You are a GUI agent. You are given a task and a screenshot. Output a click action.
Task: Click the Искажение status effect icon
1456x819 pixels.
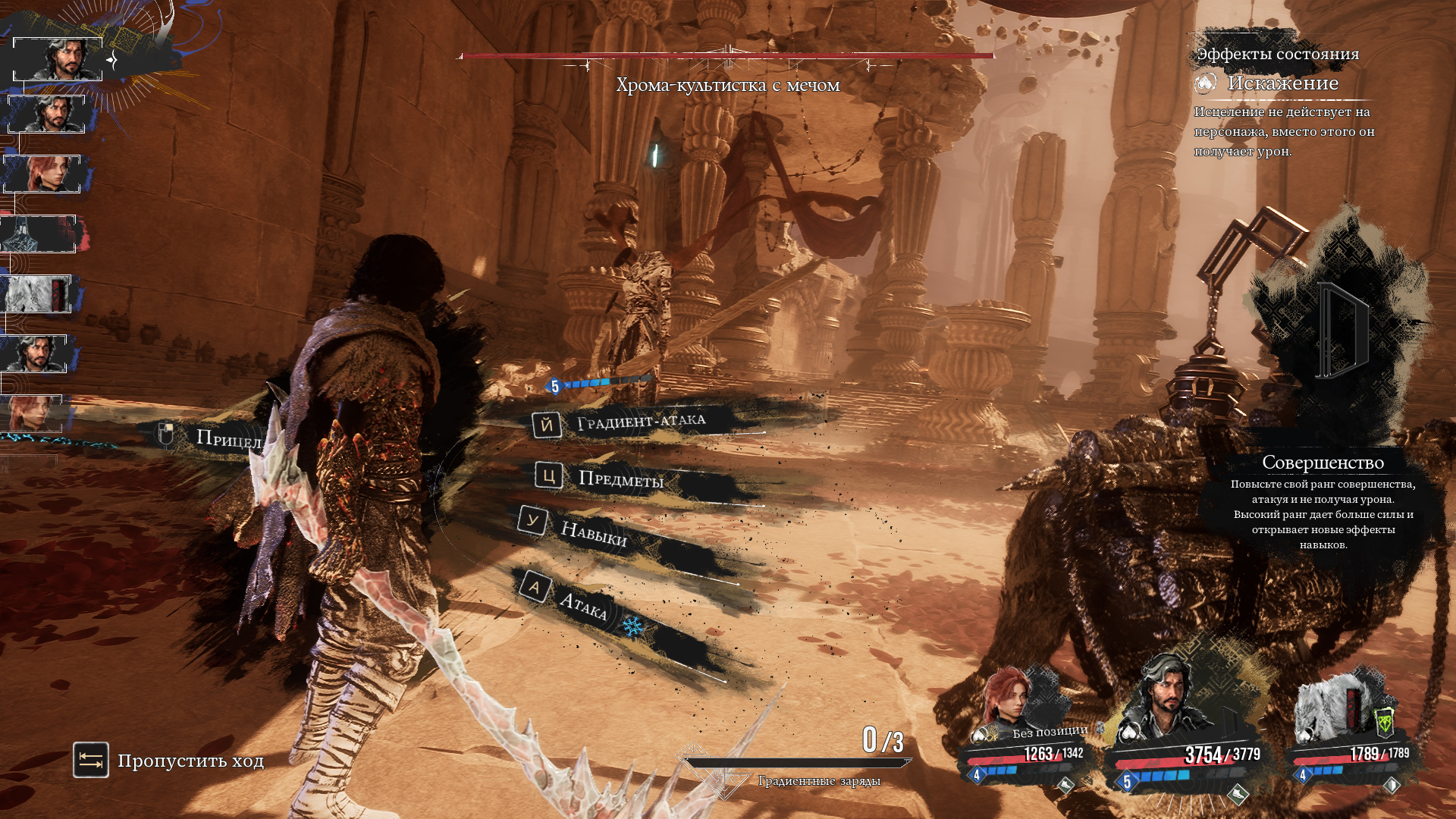click(x=1205, y=83)
